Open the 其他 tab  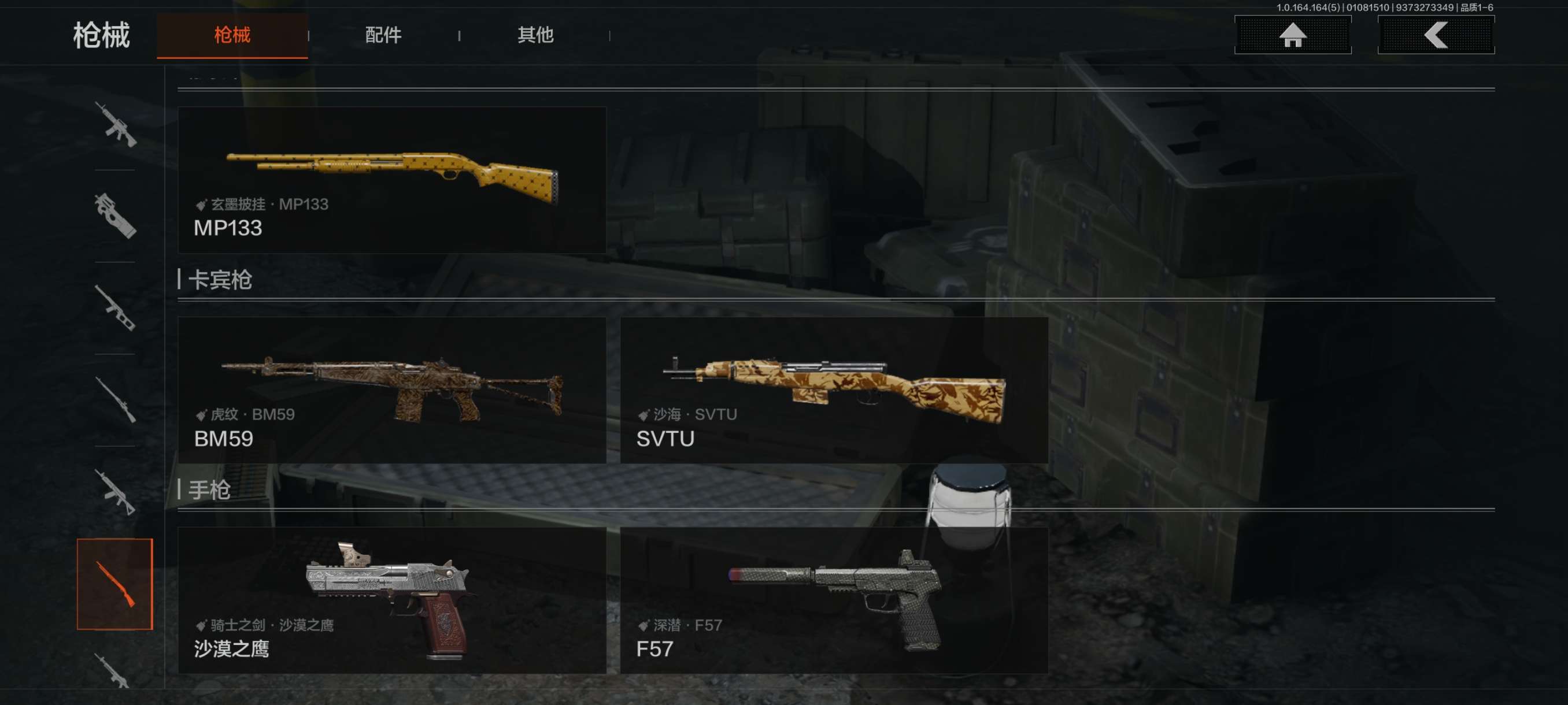(535, 35)
